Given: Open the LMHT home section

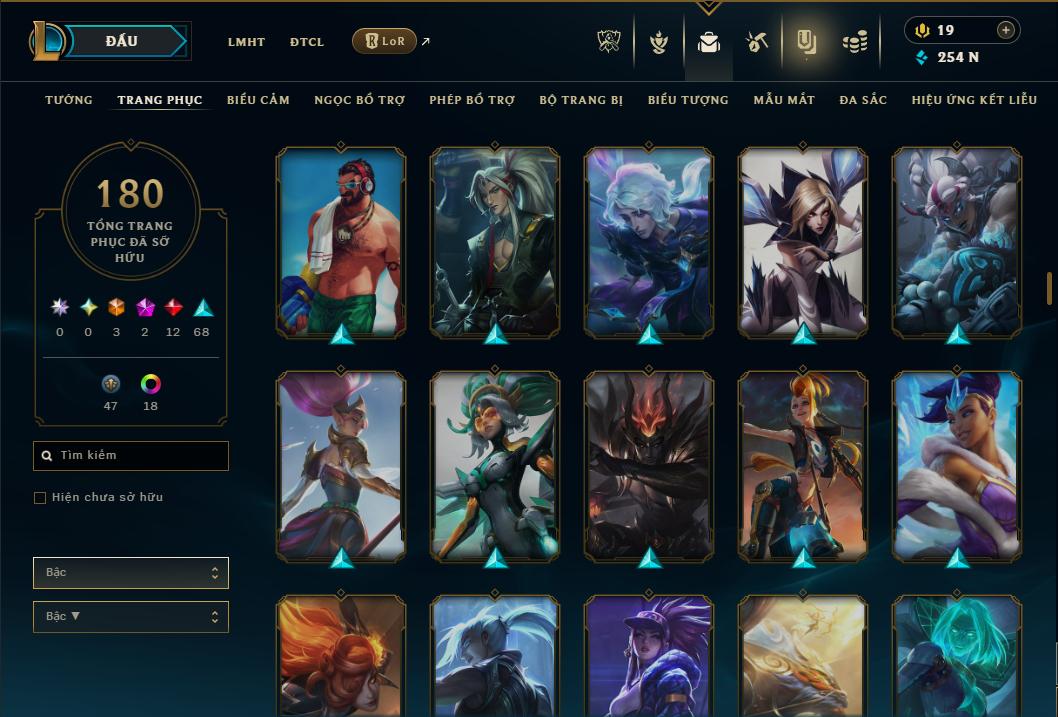Looking at the screenshot, I should pos(246,42).
